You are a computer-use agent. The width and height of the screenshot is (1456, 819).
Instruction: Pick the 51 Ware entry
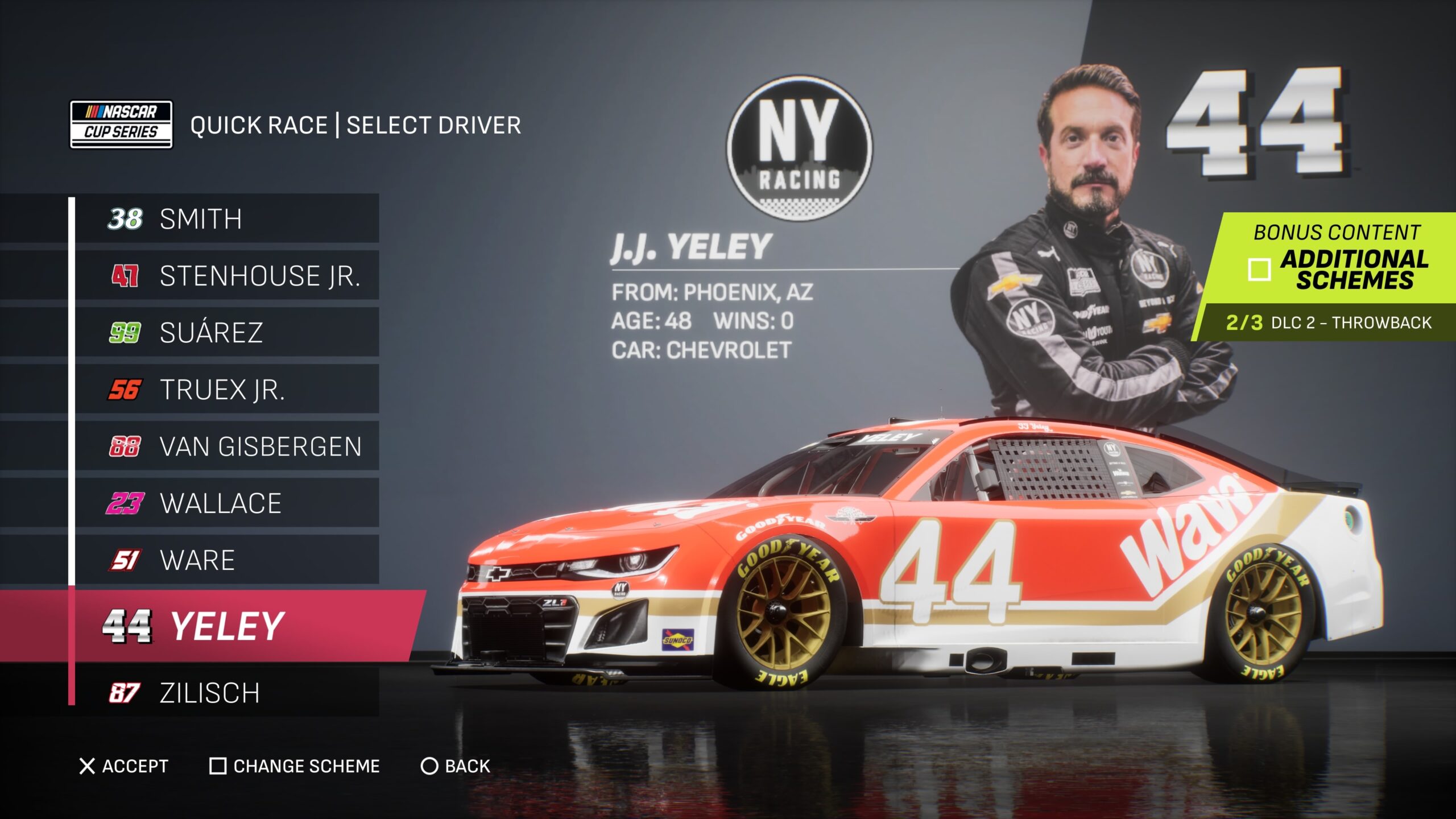[226, 560]
